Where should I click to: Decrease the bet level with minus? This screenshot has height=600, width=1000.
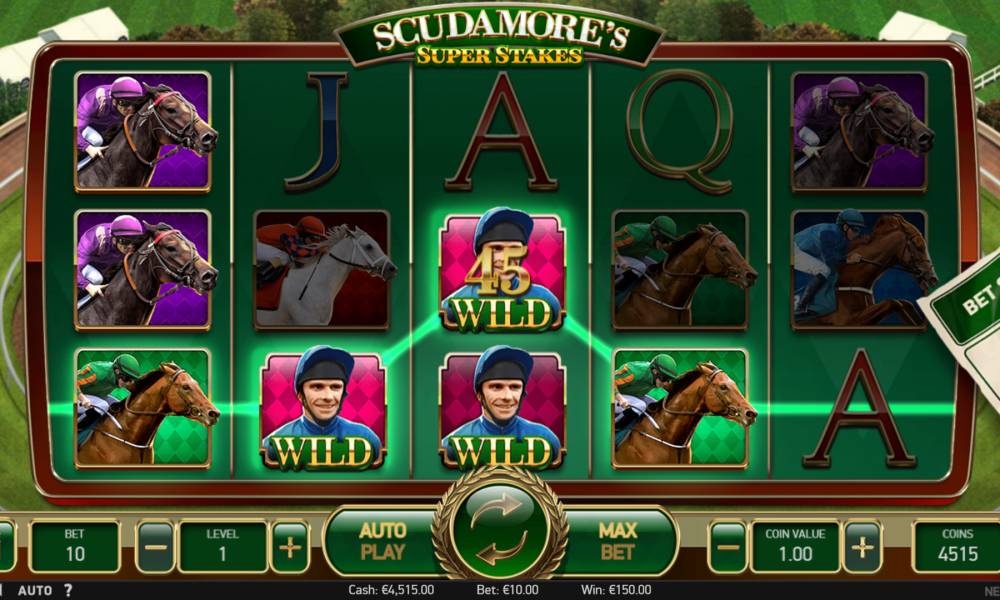155,547
